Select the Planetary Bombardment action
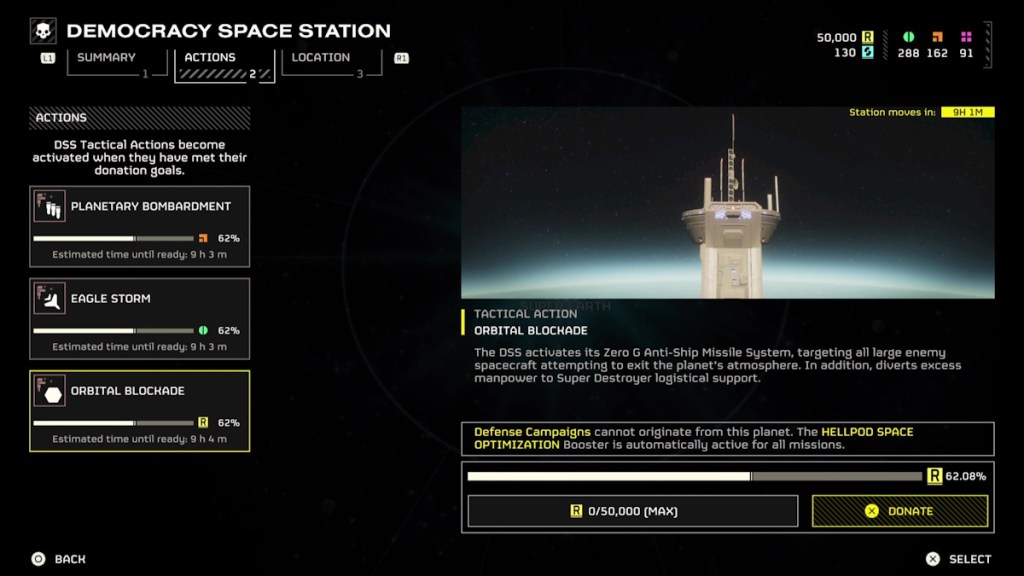1024x576 pixels. (139, 226)
